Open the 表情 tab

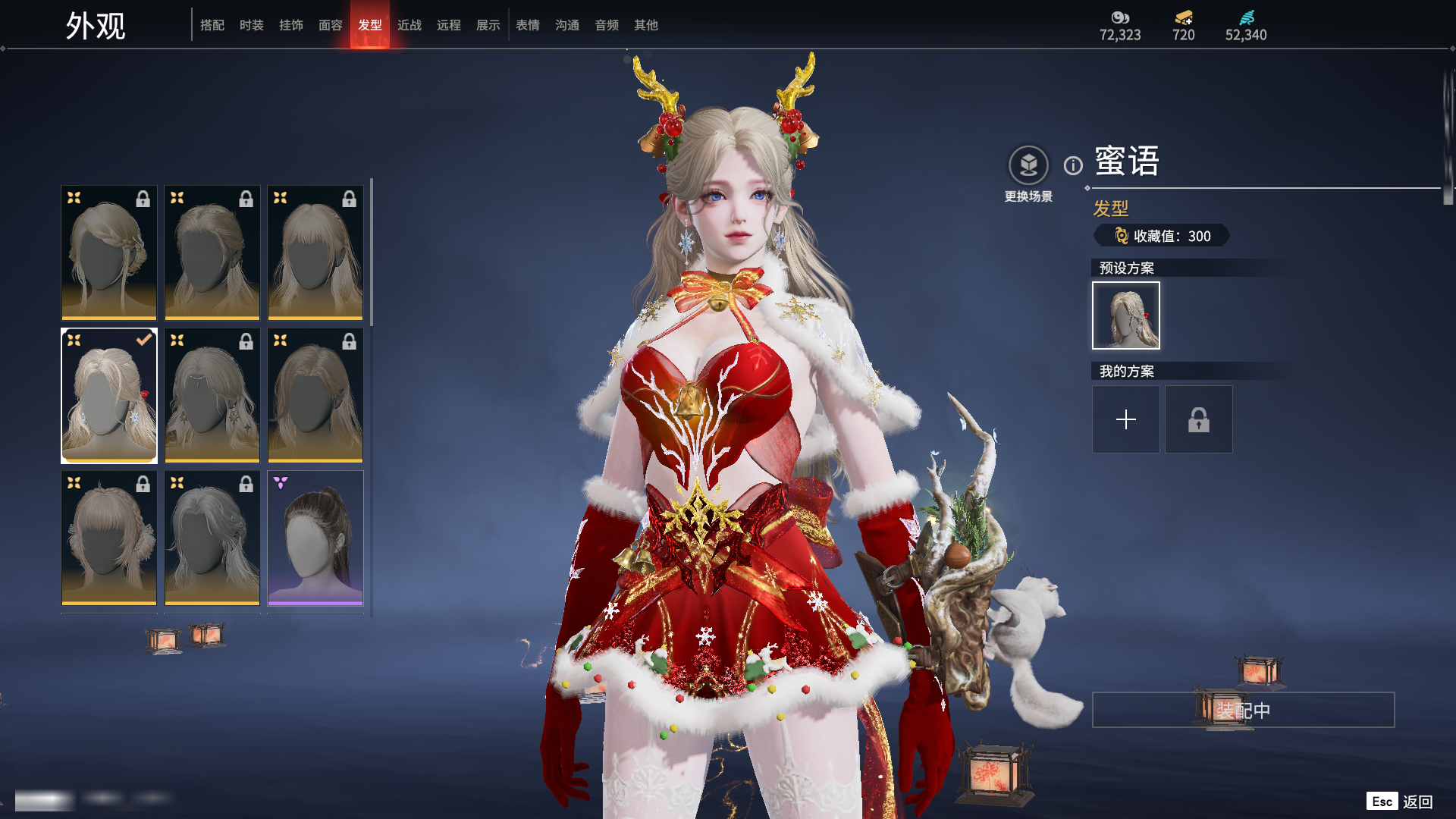tap(528, 25)
